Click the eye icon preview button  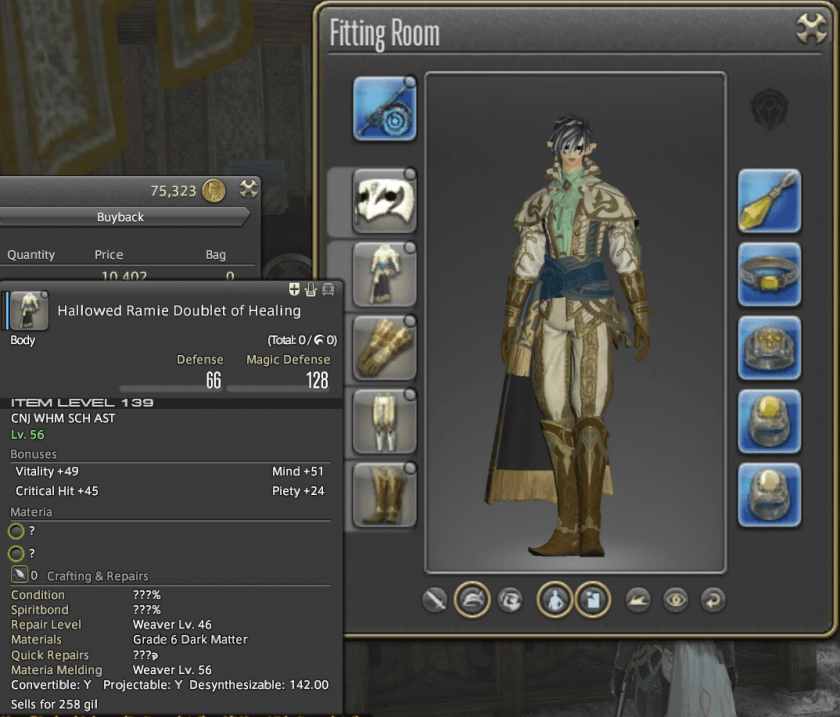tap(676, 600)
